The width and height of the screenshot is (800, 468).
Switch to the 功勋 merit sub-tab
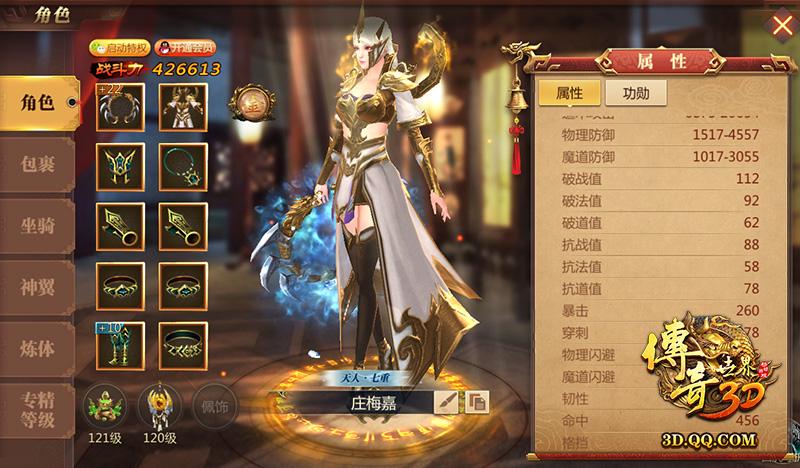[635, 94]
